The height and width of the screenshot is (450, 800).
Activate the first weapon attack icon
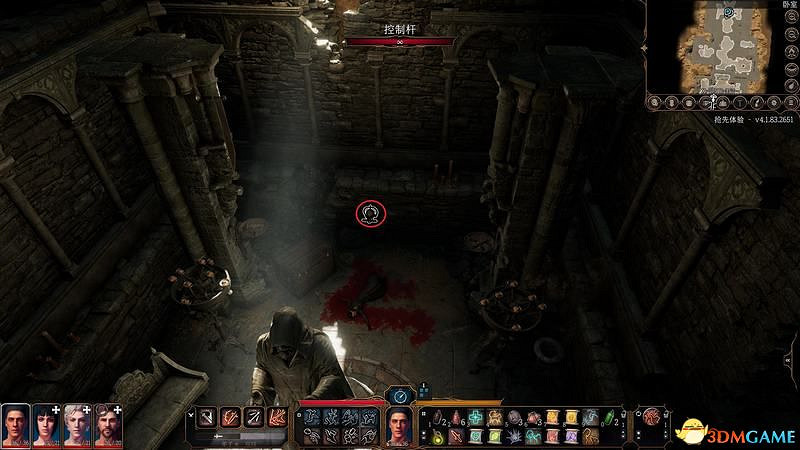tap(207, 417)
